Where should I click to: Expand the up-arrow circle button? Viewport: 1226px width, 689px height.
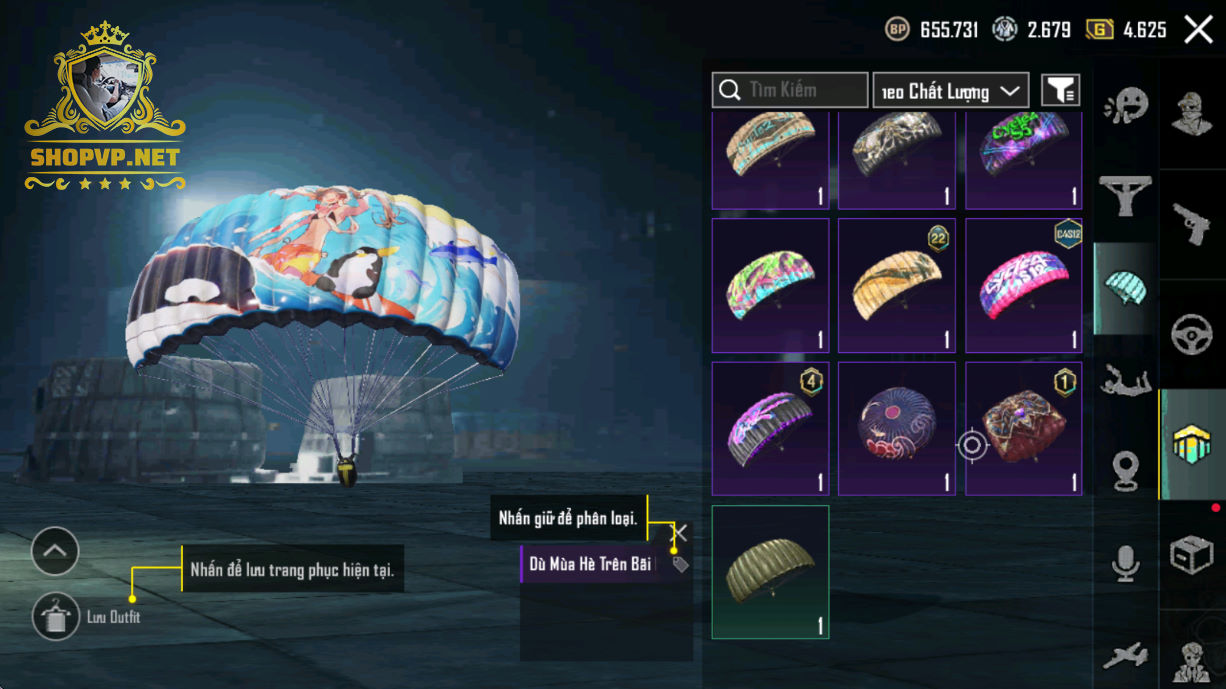pos(55,550)
